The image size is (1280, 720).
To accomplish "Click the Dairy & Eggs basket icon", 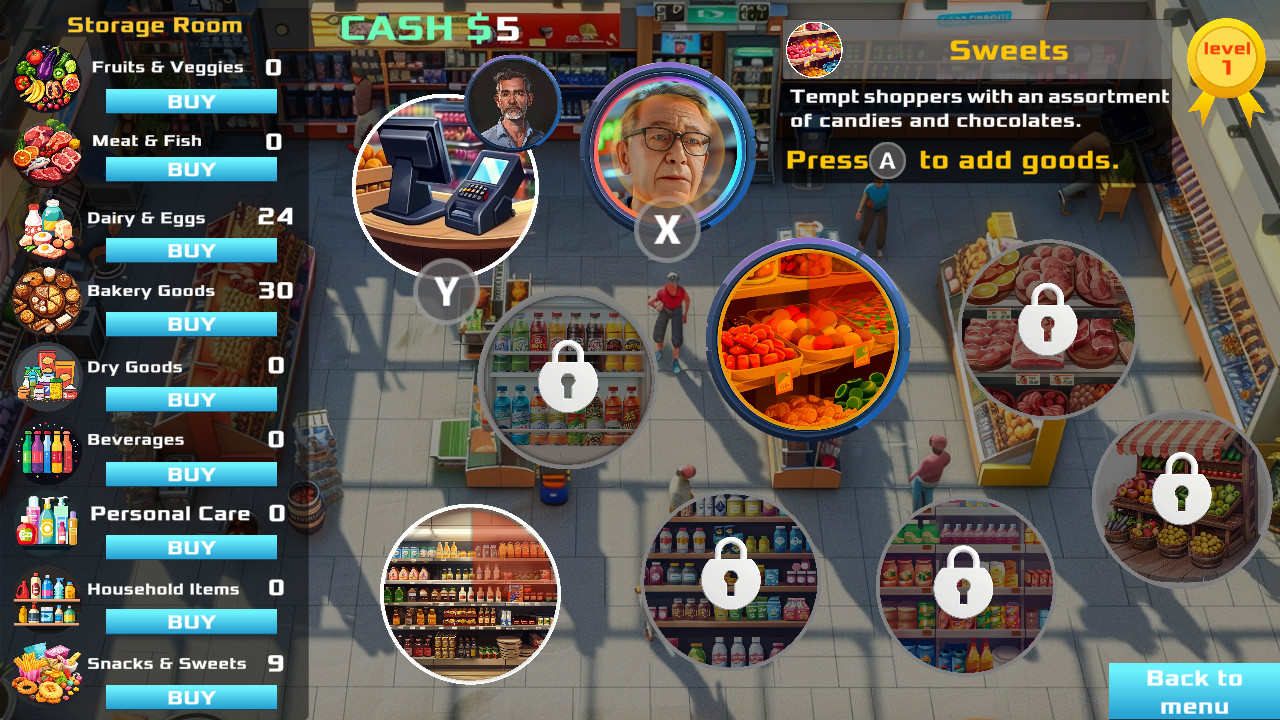I will [x=46, y=226].
